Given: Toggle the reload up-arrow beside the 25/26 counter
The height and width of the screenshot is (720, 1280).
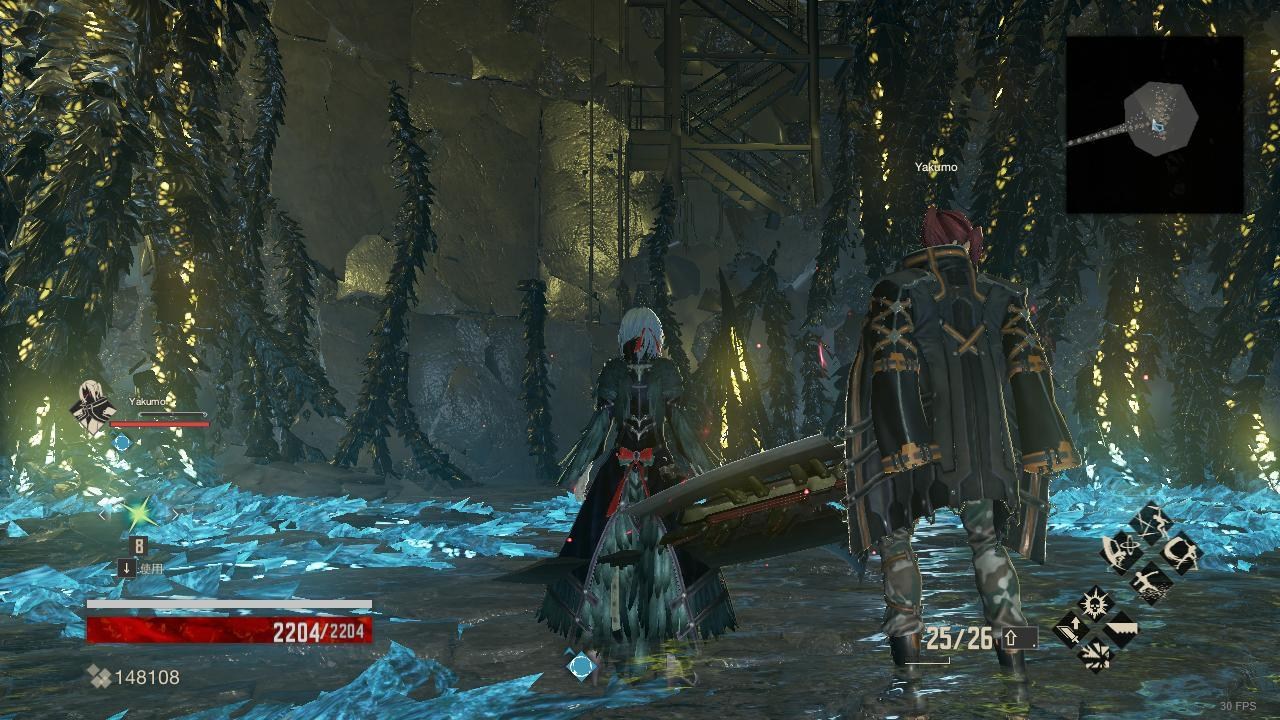Looking at the screenshot, I should 1010,638.
